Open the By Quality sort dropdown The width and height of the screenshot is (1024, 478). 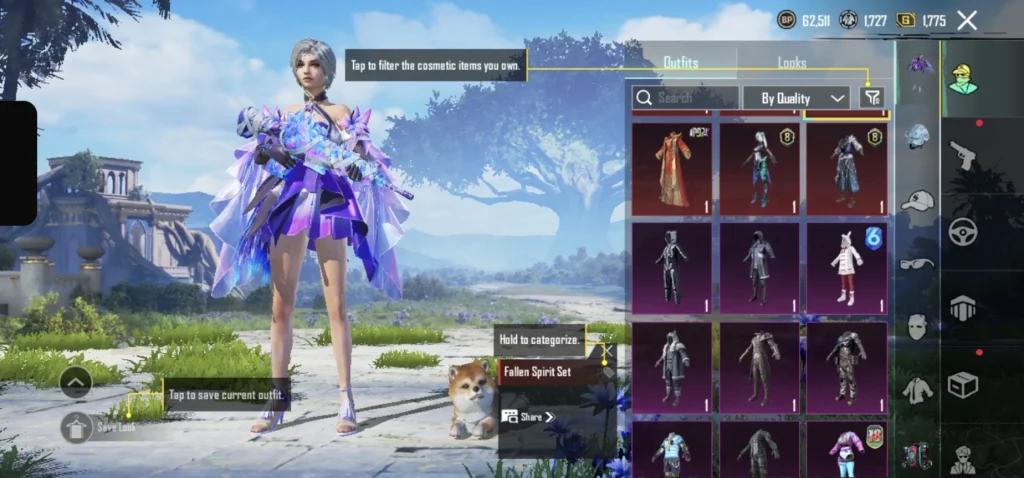797,98
